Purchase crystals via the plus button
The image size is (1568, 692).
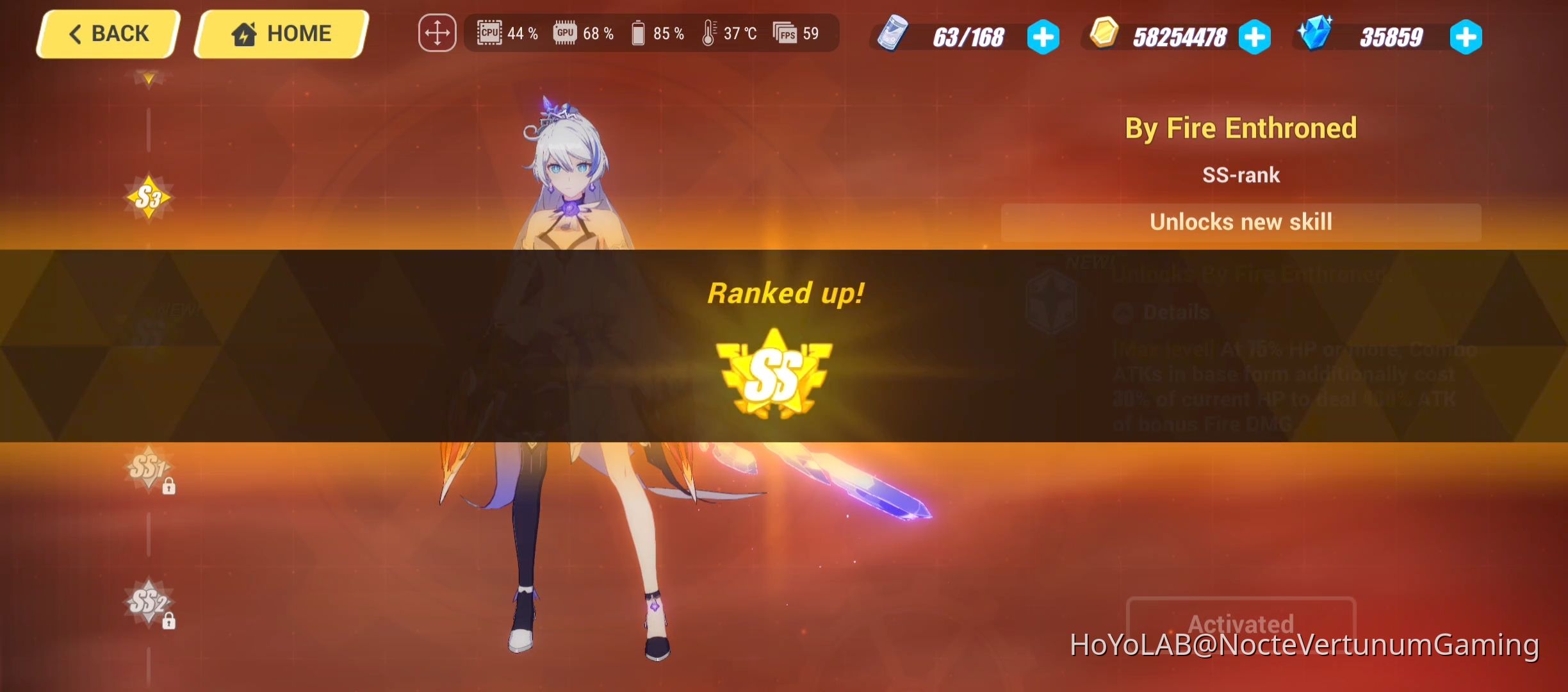click(x=1467, y=37)
